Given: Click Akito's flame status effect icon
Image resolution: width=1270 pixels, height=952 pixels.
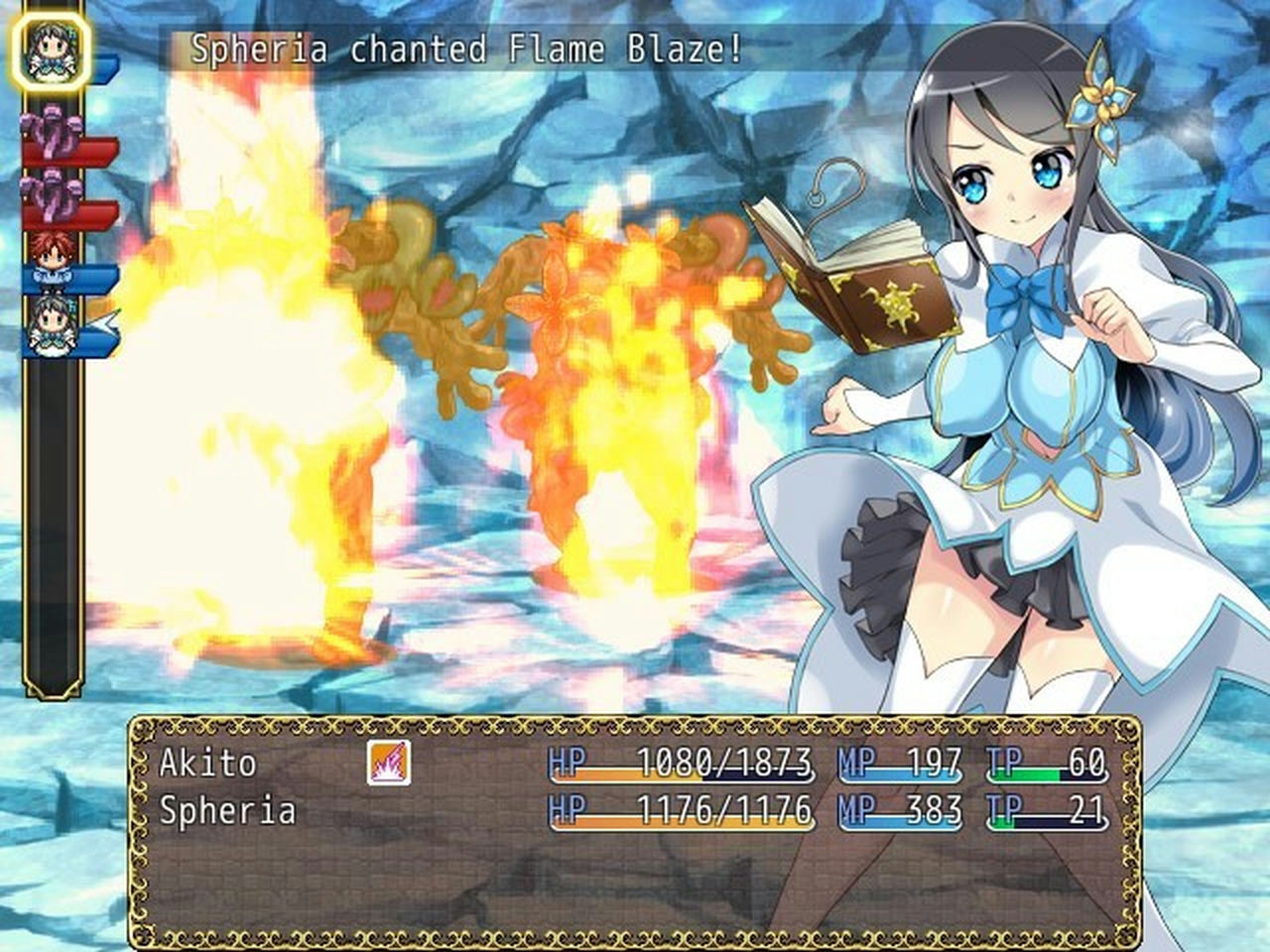Looking at the screenshot, I should (x=389, y=765).
